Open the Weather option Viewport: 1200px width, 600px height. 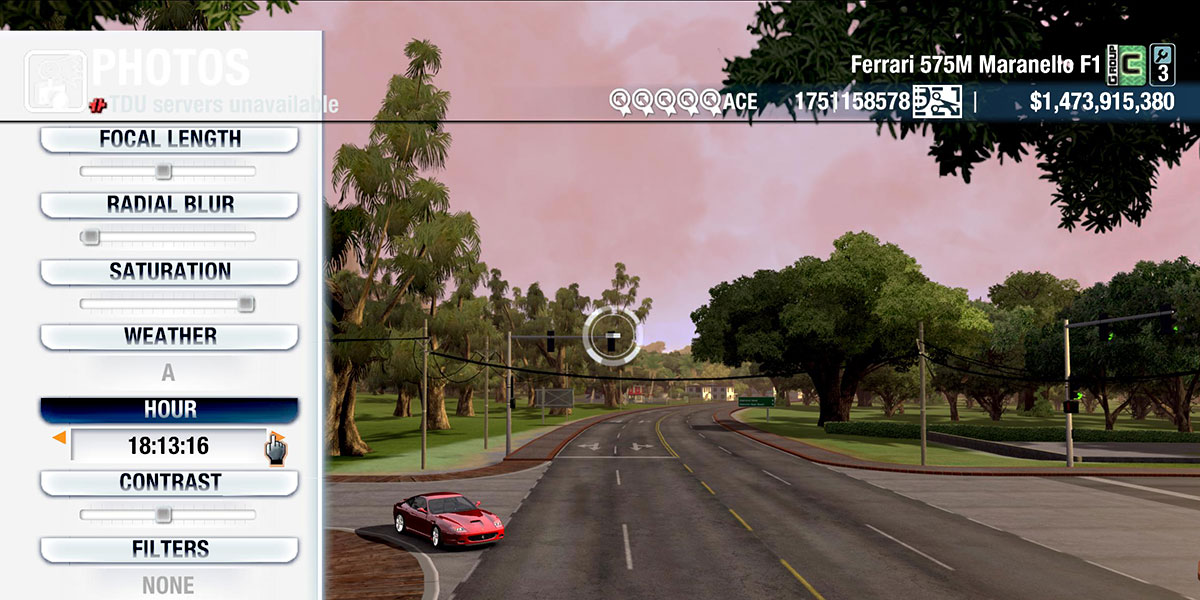(x=169, y=336)
